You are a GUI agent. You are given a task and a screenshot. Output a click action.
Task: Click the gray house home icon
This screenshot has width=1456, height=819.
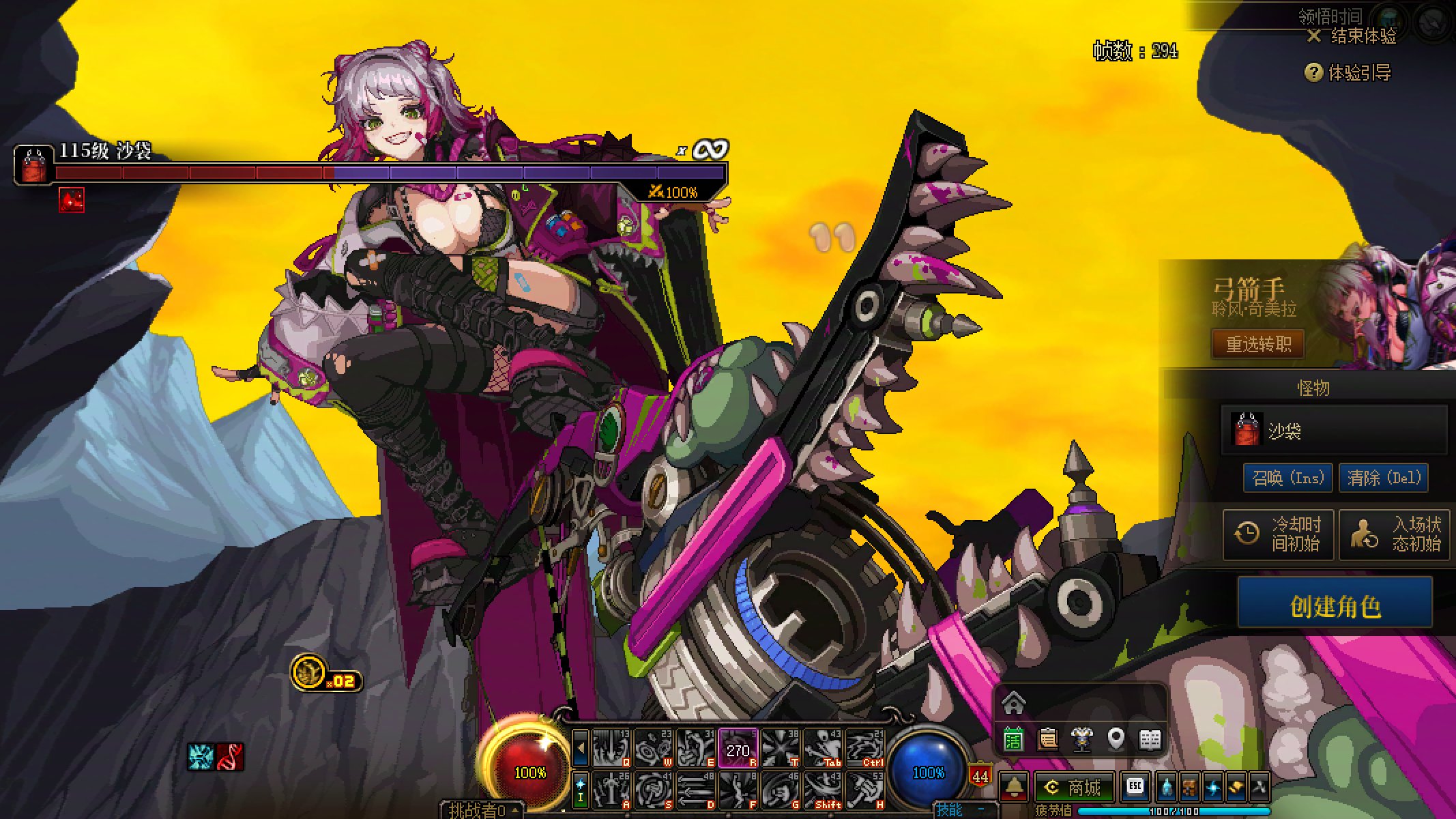click(x=1014, y=702)
